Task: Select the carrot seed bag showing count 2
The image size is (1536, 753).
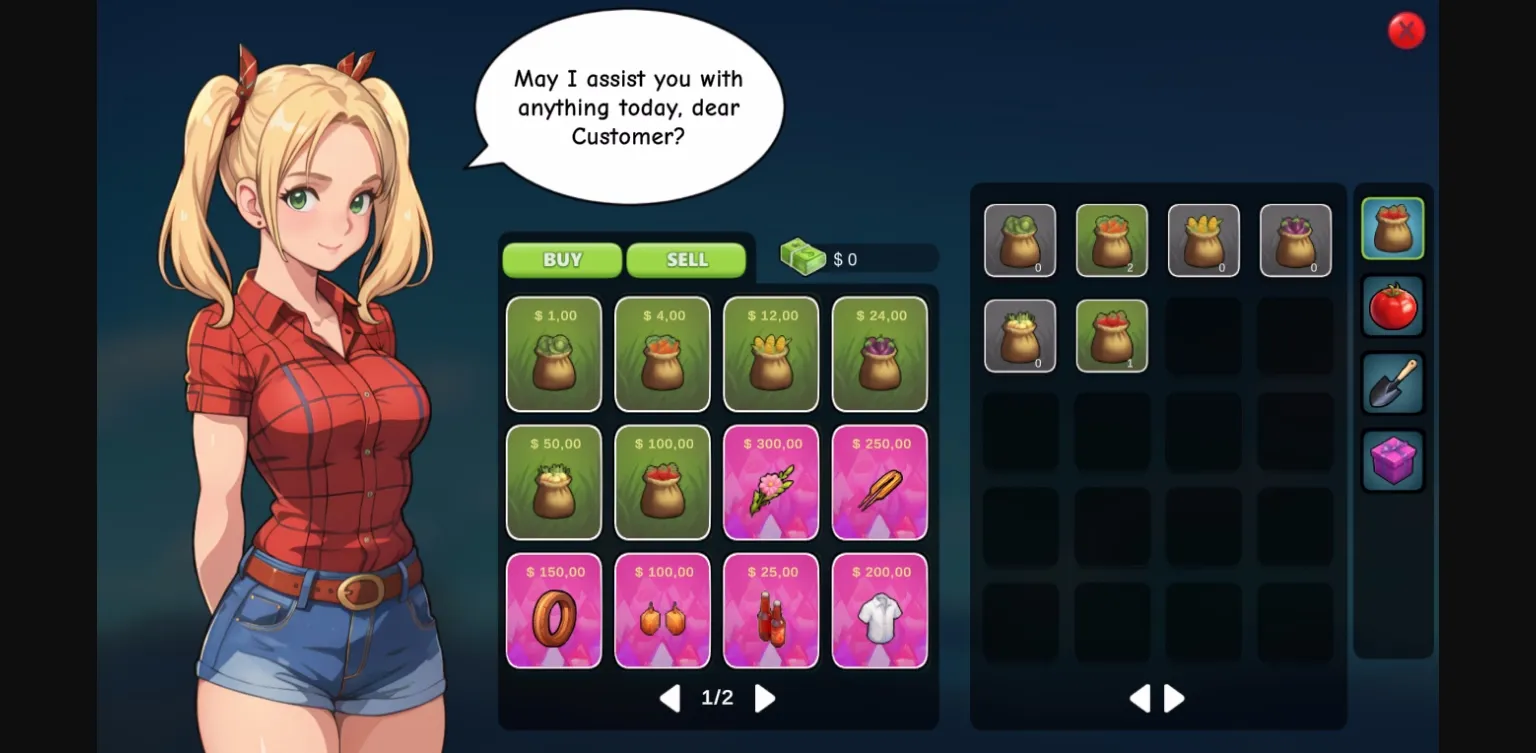Action: (x=1112, y=240)
